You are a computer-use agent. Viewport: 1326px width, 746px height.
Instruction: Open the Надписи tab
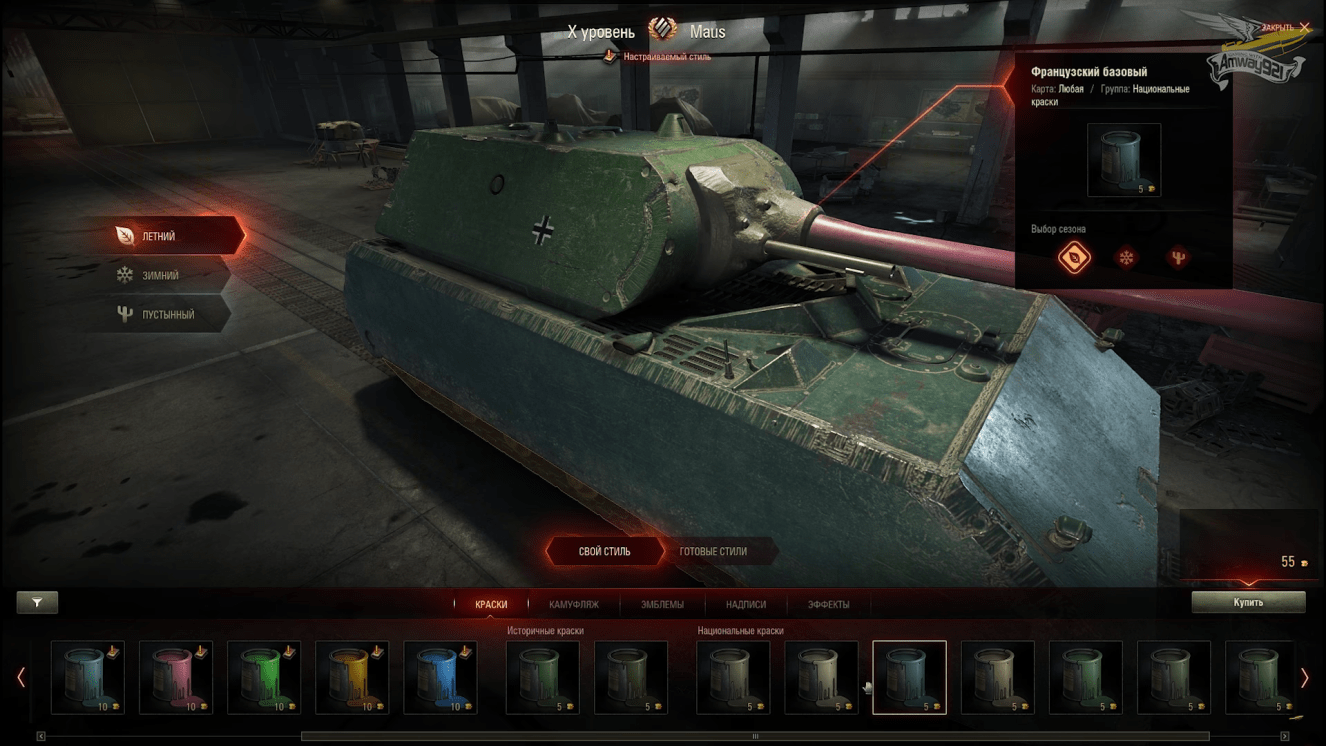point(746,604)
